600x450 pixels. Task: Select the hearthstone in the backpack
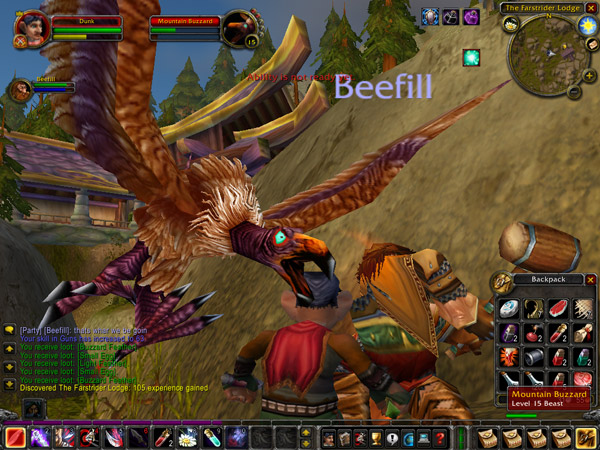pos(509,309)
